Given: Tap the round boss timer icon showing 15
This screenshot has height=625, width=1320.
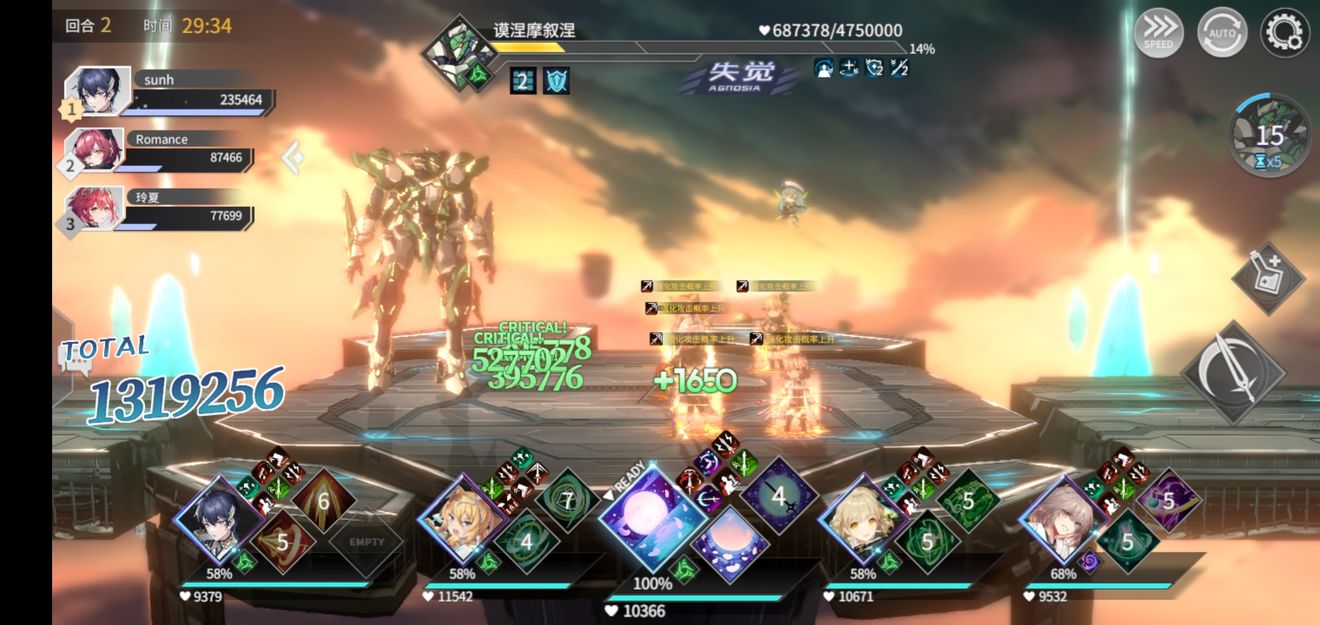Looking at the screenshot, I should (1269, 136).
